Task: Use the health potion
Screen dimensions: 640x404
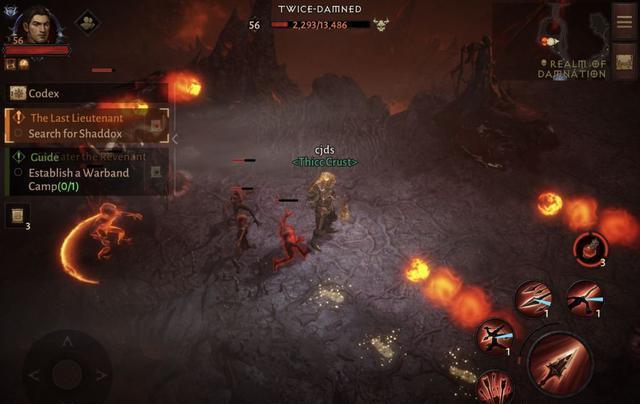Action: (x=591, y=249)
